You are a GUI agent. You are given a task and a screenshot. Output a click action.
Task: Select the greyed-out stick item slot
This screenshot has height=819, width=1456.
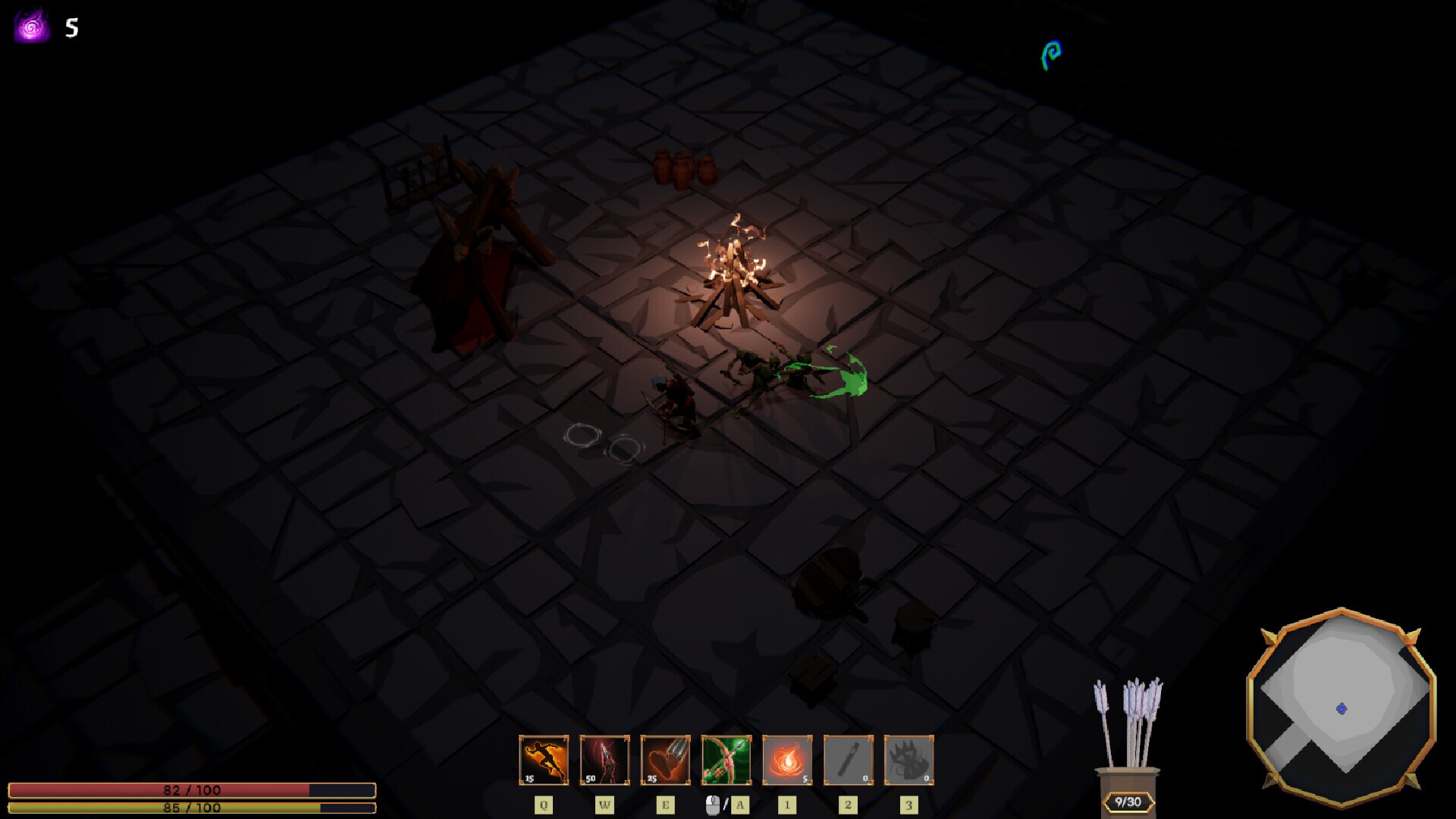848,759
